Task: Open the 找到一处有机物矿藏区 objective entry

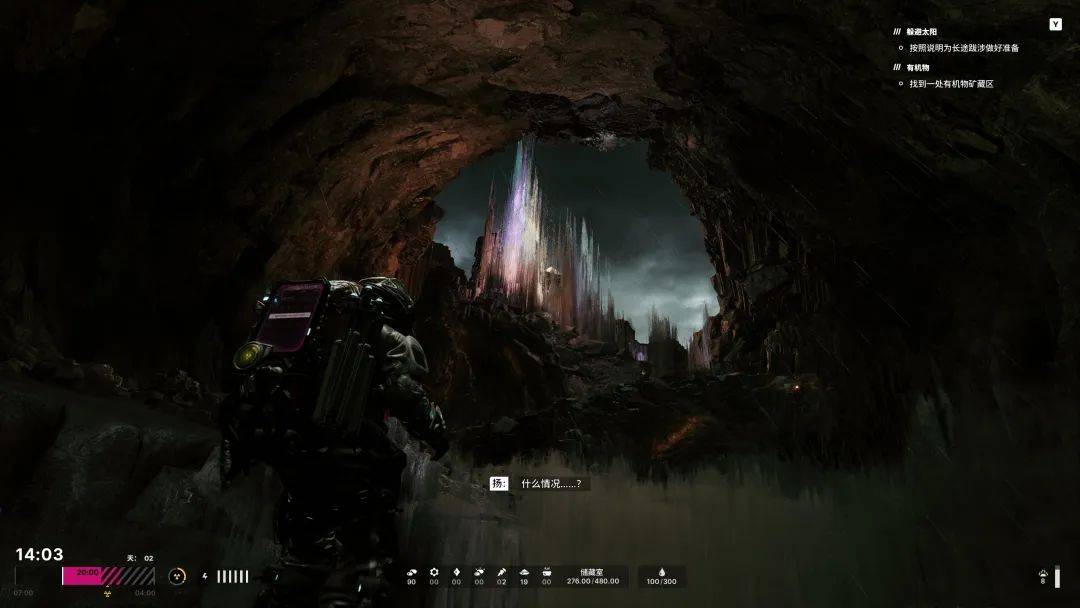Action: click(951, 84)
